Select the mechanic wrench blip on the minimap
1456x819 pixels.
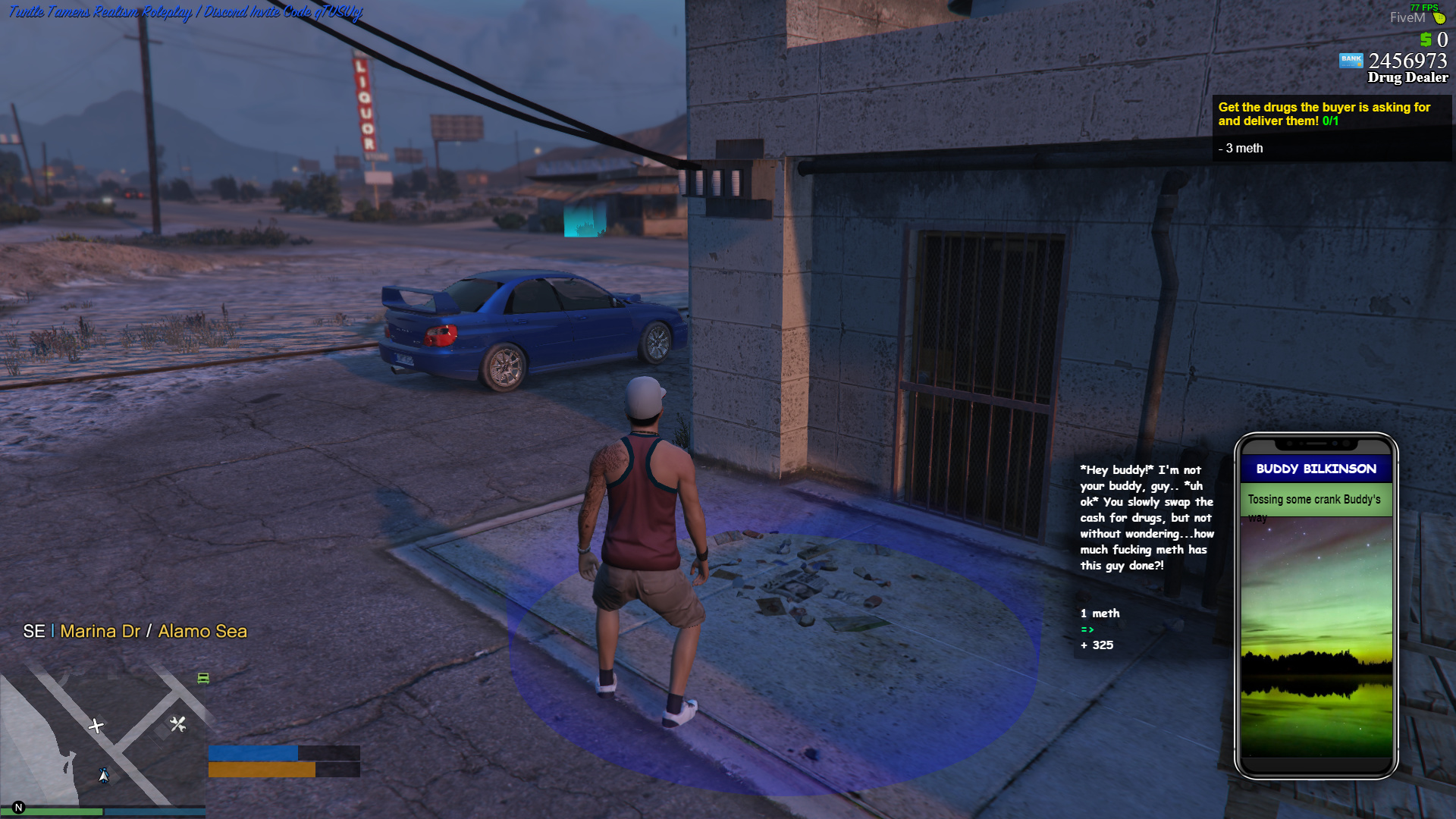click(x=178, y=725)
